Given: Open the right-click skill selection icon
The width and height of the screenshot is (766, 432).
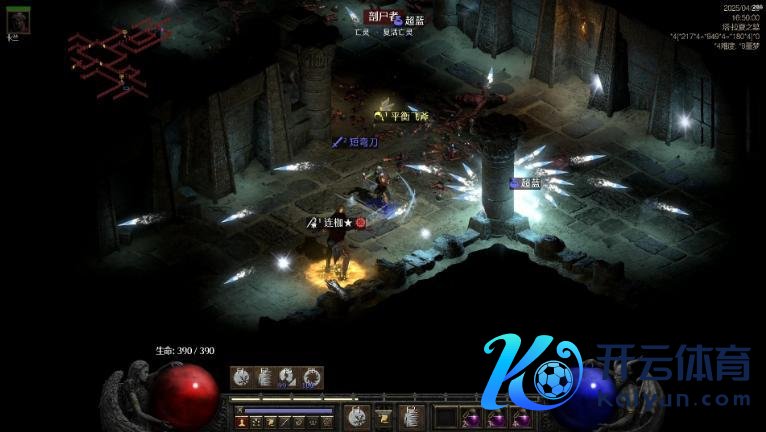Looking at the screenshot, I should pyautogui.click(x=411, y=417).
